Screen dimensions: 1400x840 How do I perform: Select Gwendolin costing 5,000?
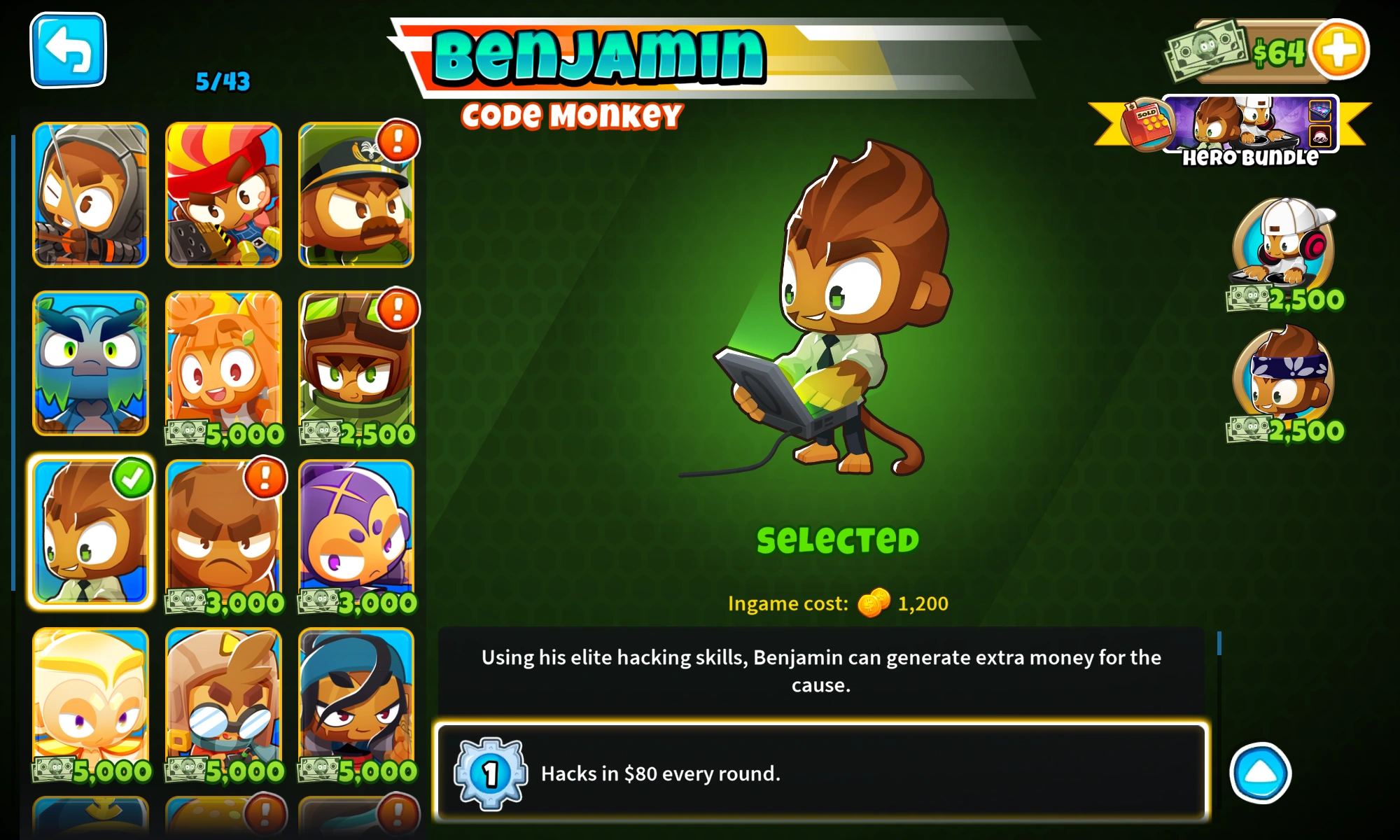(x=224, y=363)
